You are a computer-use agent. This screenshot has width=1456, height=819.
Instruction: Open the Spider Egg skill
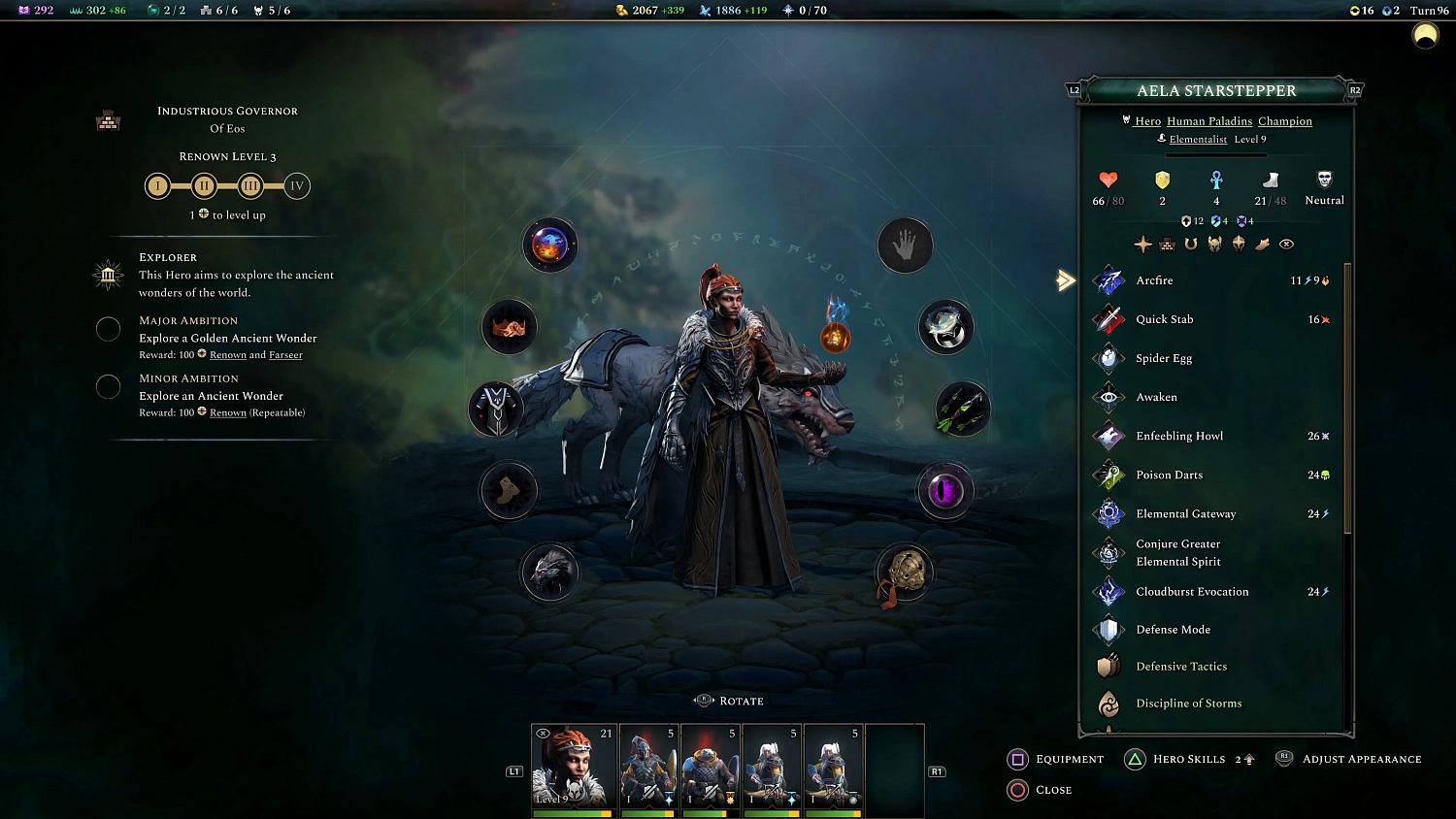(1109, 358)
